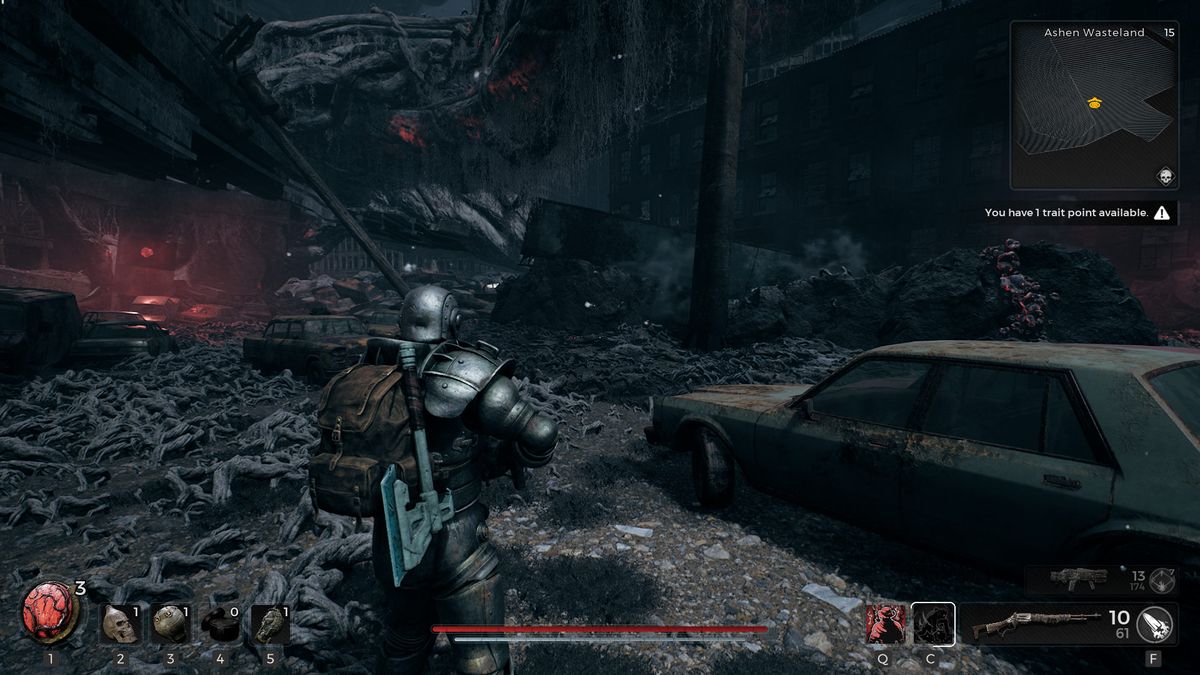Viewport: 1200px width, 675px height.
Task: Select the empty black tin consumable slot
Action: click(221, 624)
